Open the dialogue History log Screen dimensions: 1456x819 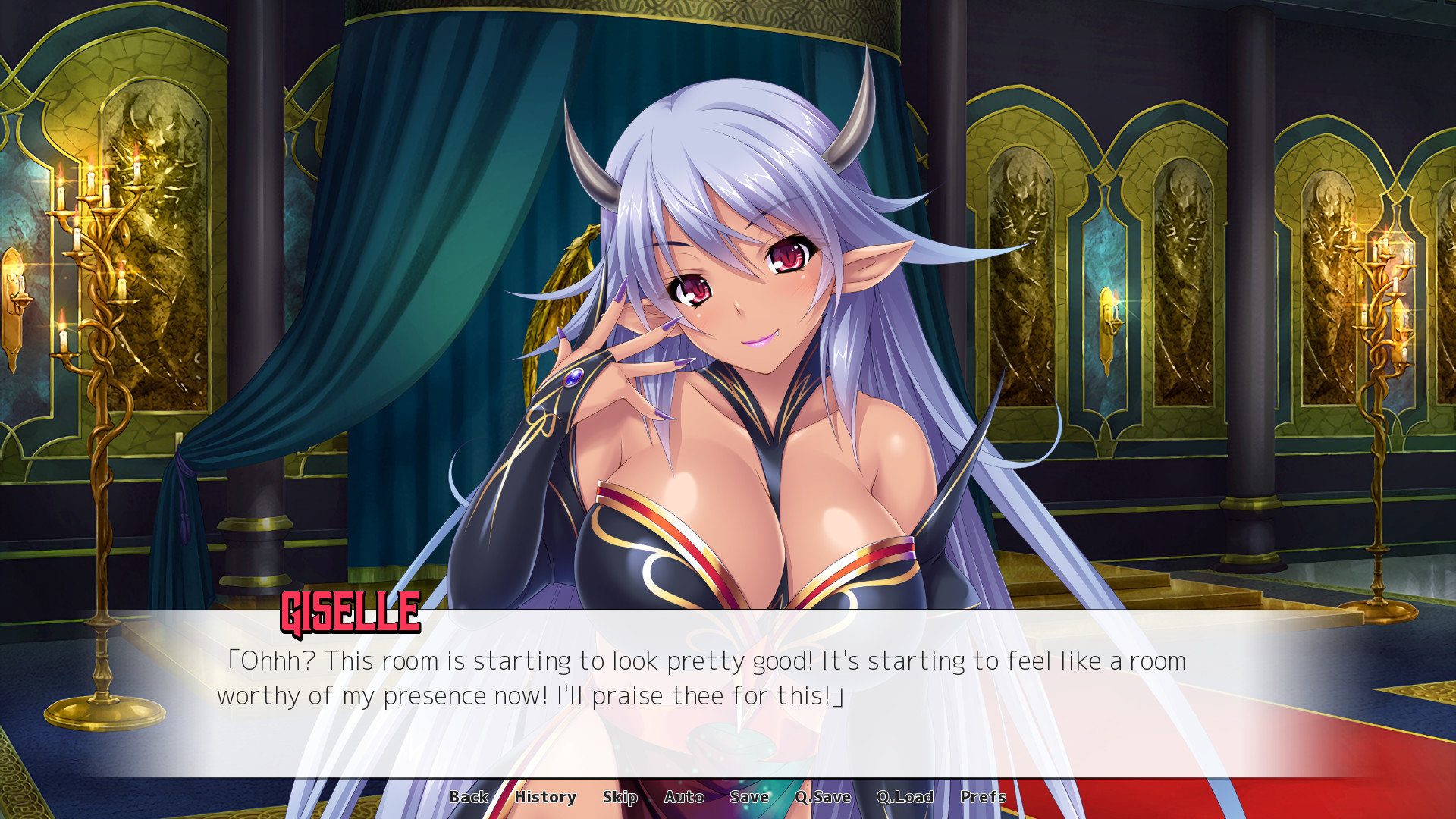(x=545, y=797)
